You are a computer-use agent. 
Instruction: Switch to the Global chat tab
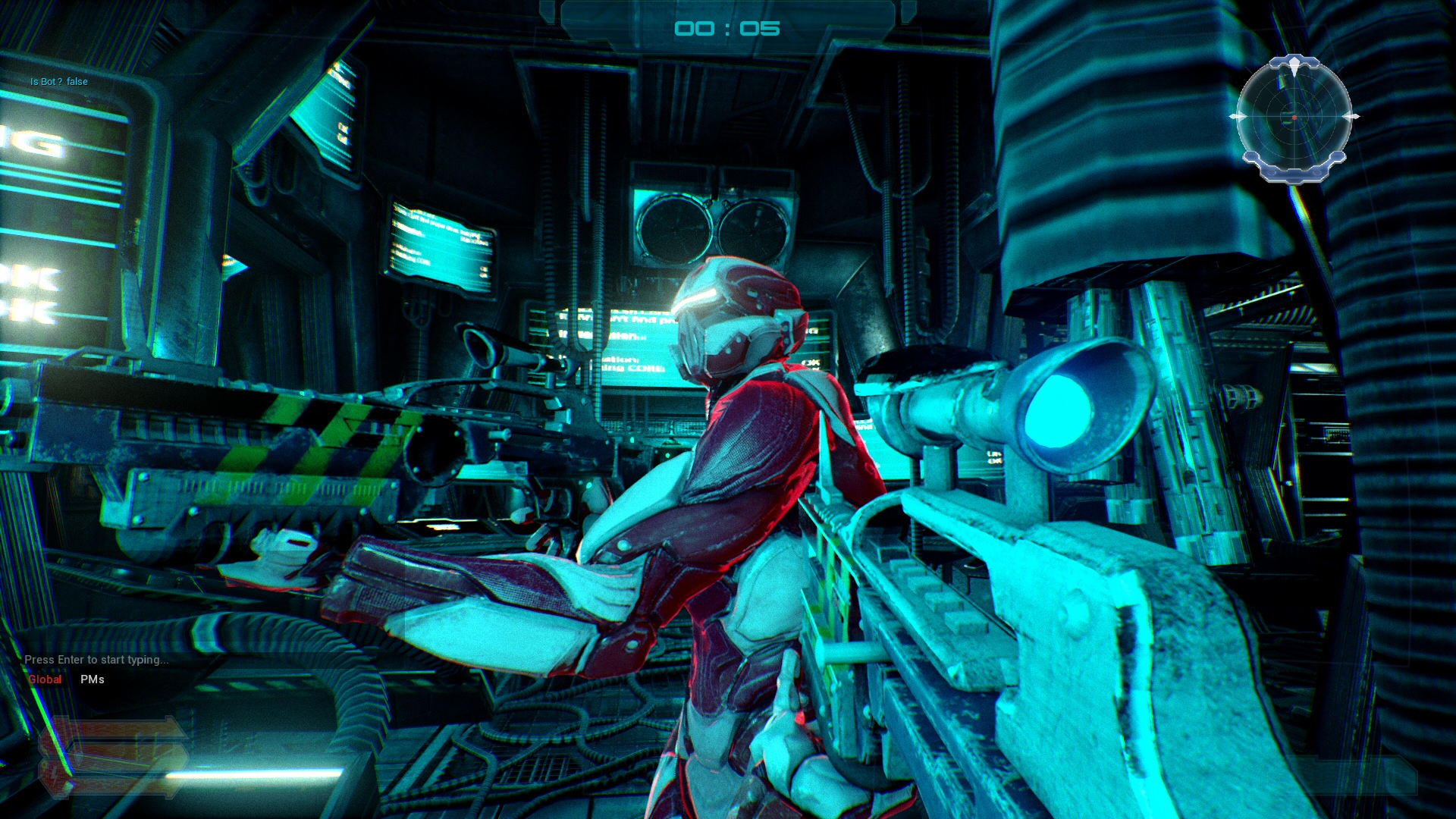pos(45,679)
